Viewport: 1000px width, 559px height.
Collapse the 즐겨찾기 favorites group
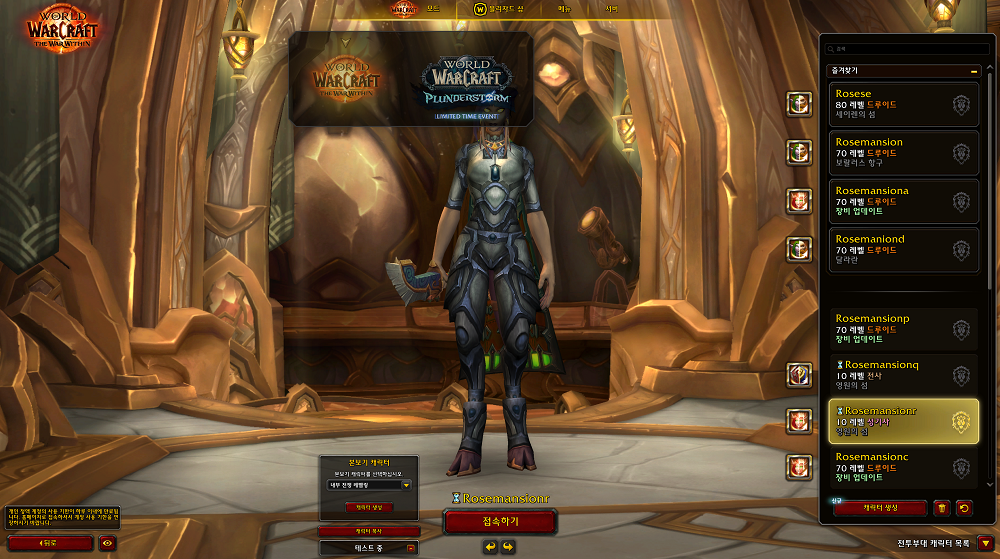(x=973, y=71)
